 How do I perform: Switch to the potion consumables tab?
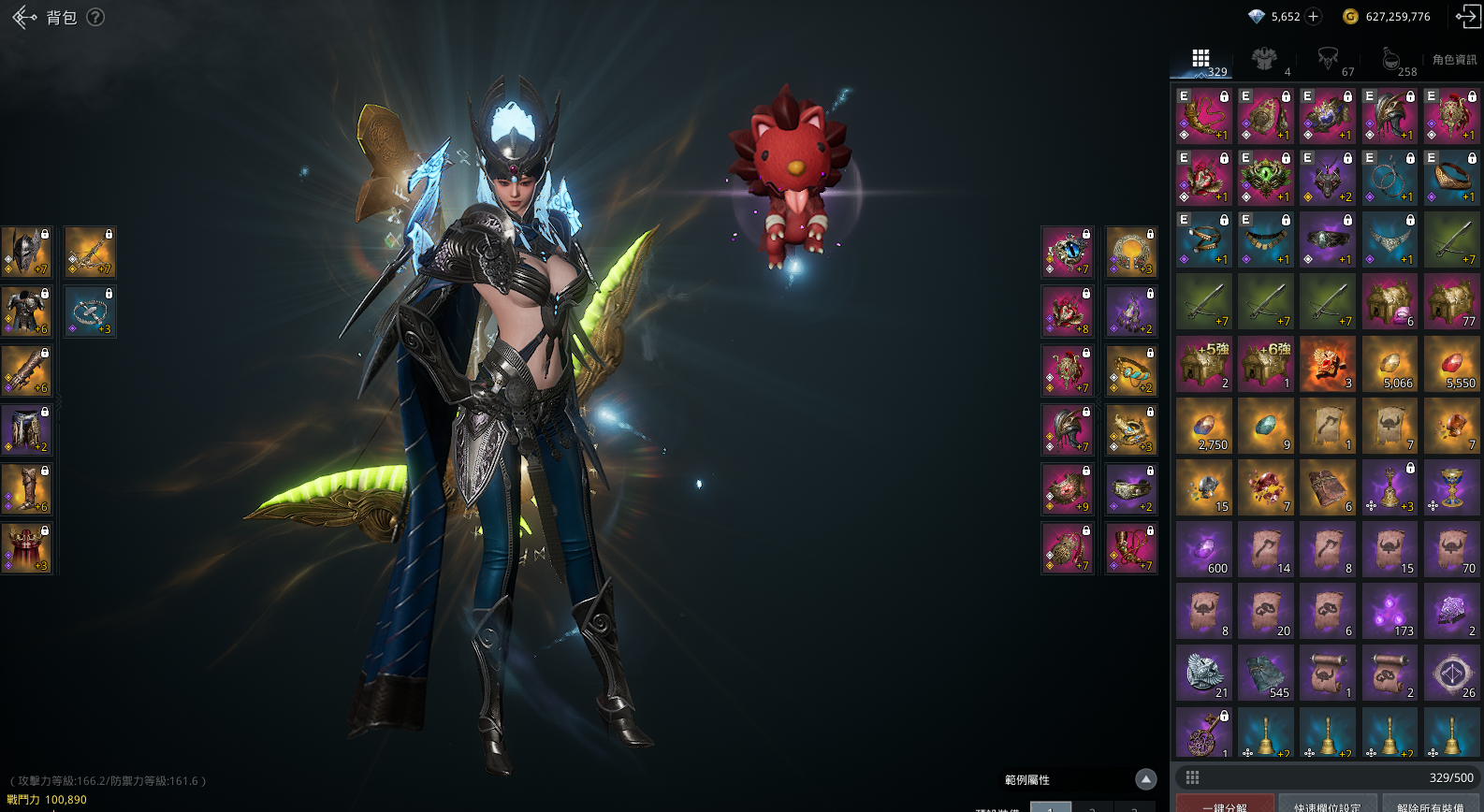click(1390, 60)
